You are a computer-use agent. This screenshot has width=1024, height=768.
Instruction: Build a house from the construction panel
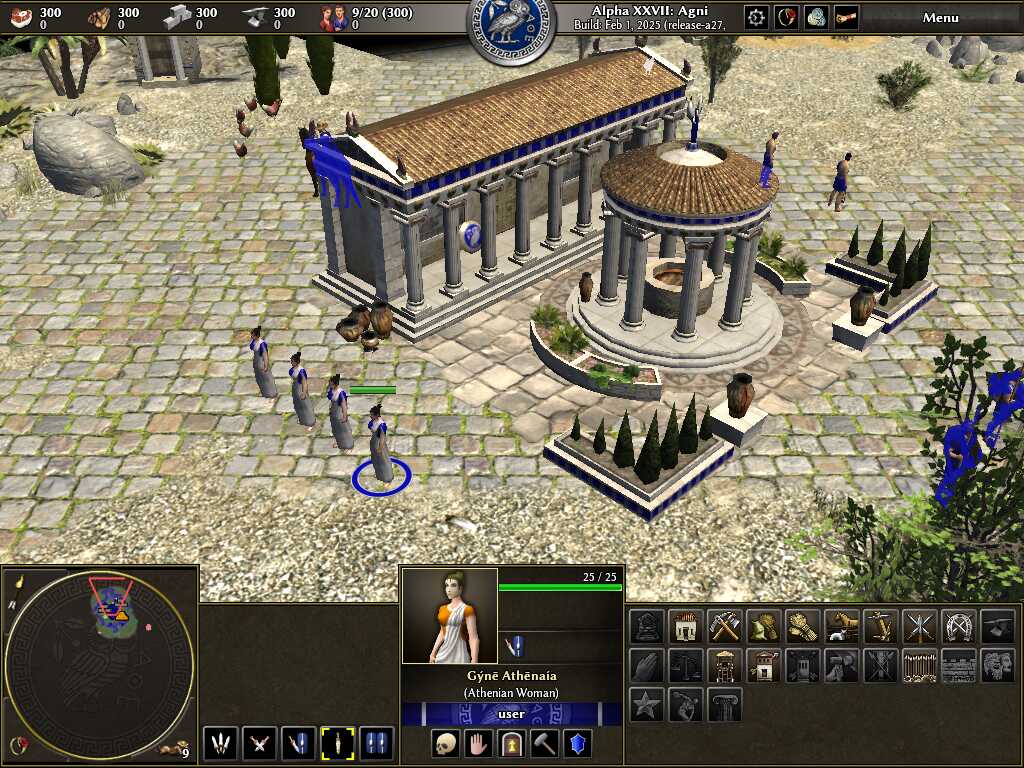click(x=685, y=627)
